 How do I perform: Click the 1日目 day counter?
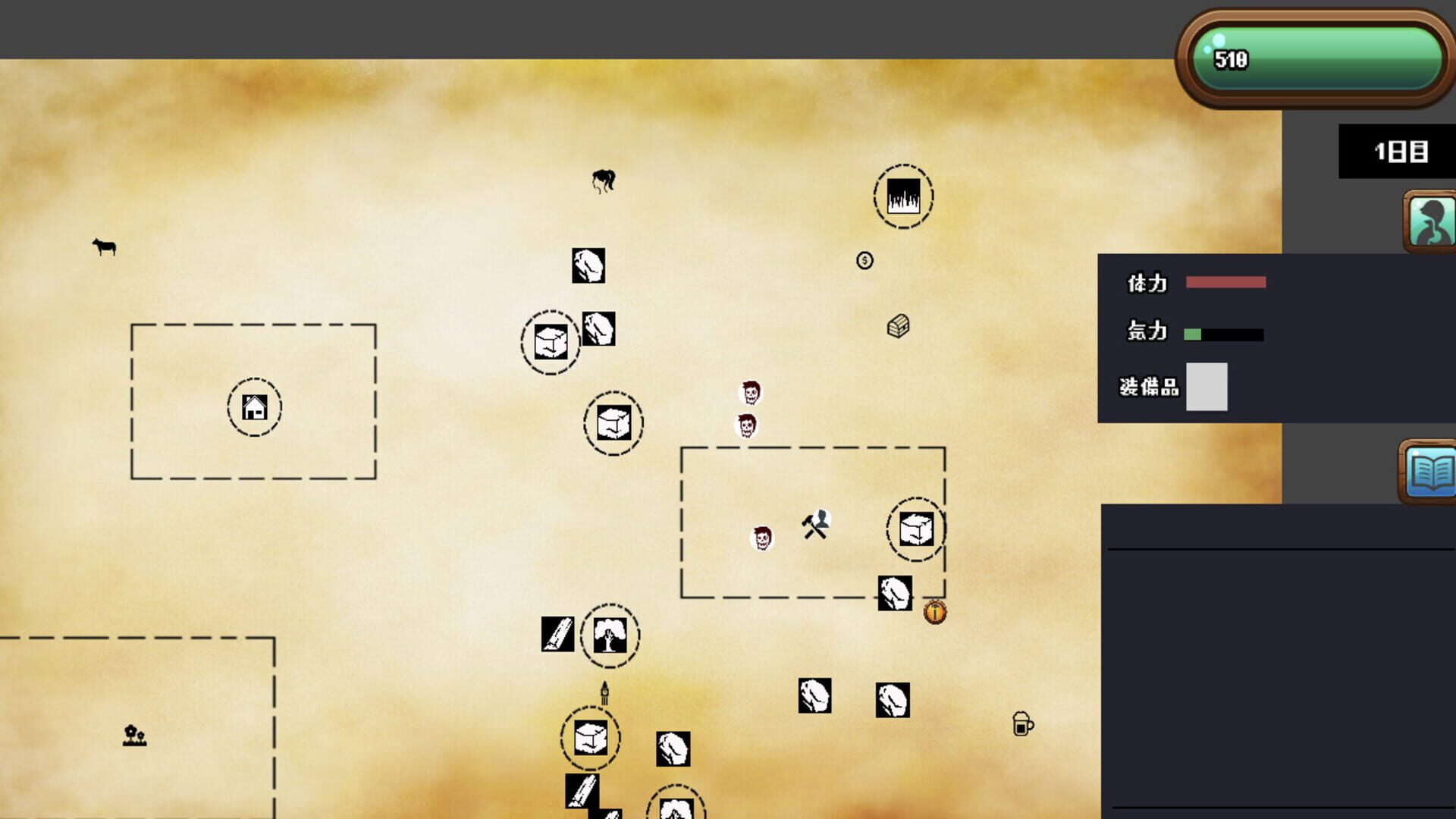point(1399,151)
